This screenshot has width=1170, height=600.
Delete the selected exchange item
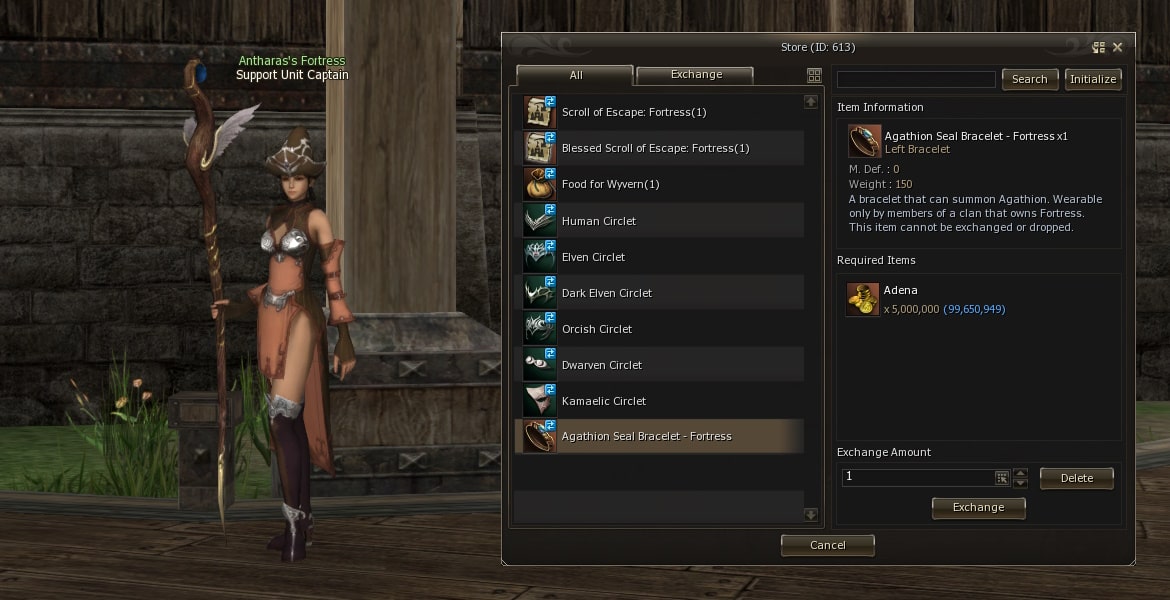[1076, 478]
